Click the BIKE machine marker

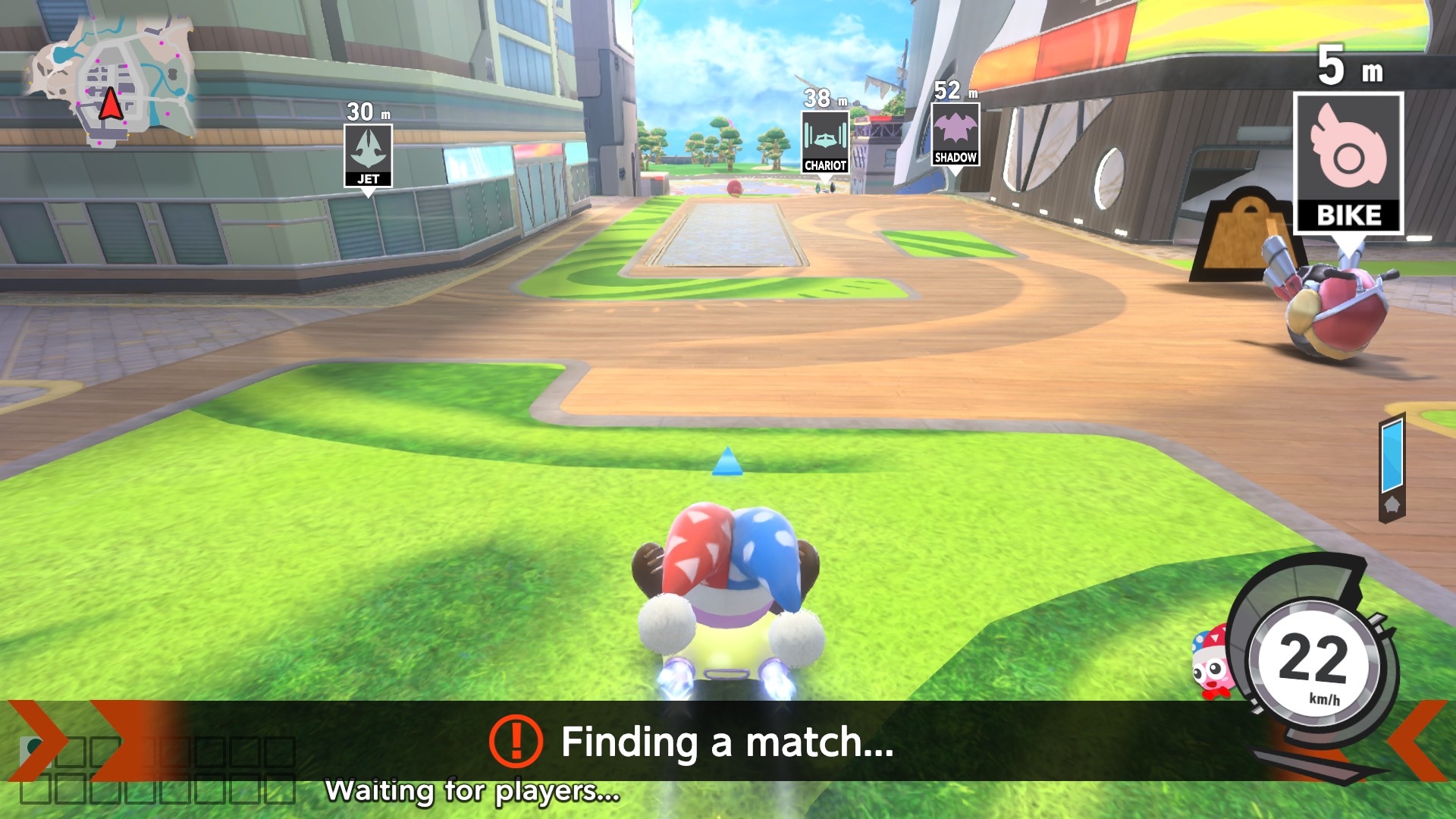(x=1348, y=163)
